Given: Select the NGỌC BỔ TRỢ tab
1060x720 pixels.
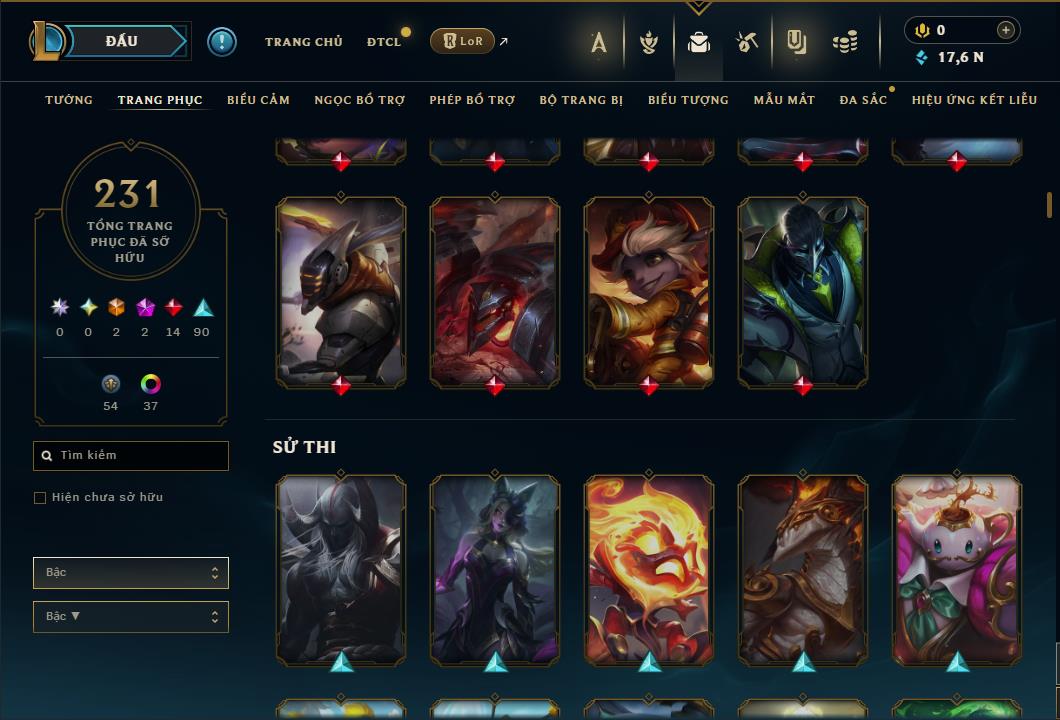Looking at the screenshot, I should [x=359, y=100].
